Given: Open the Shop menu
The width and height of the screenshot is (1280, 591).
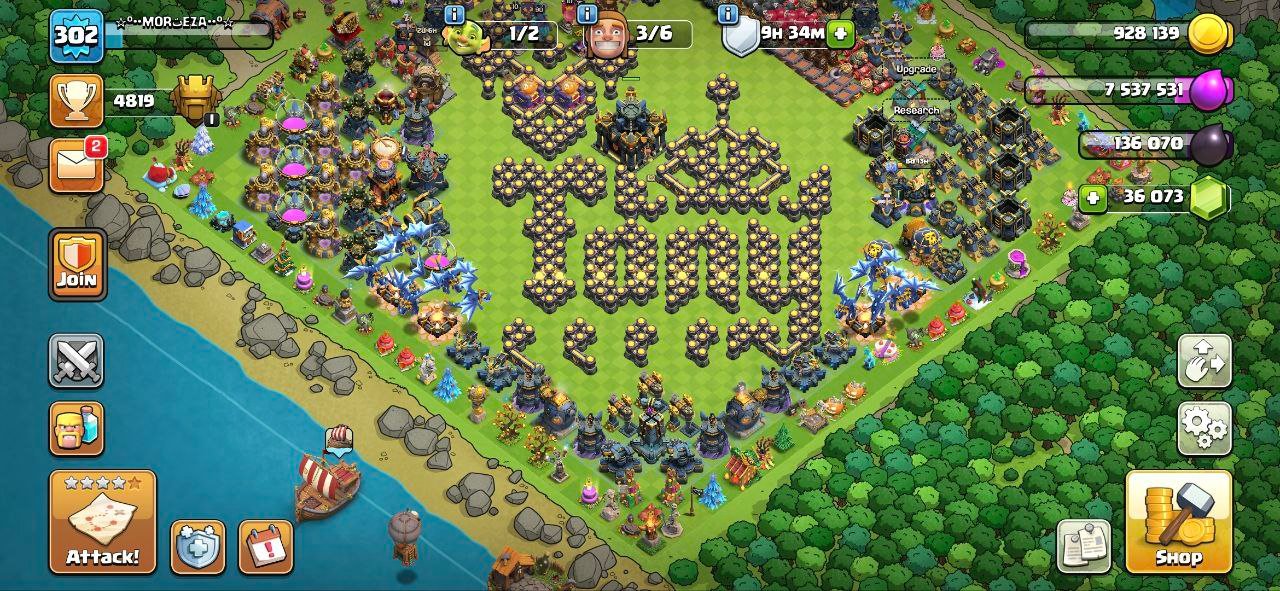Looking at the screenshot, I should click(x=1178, y=522).
